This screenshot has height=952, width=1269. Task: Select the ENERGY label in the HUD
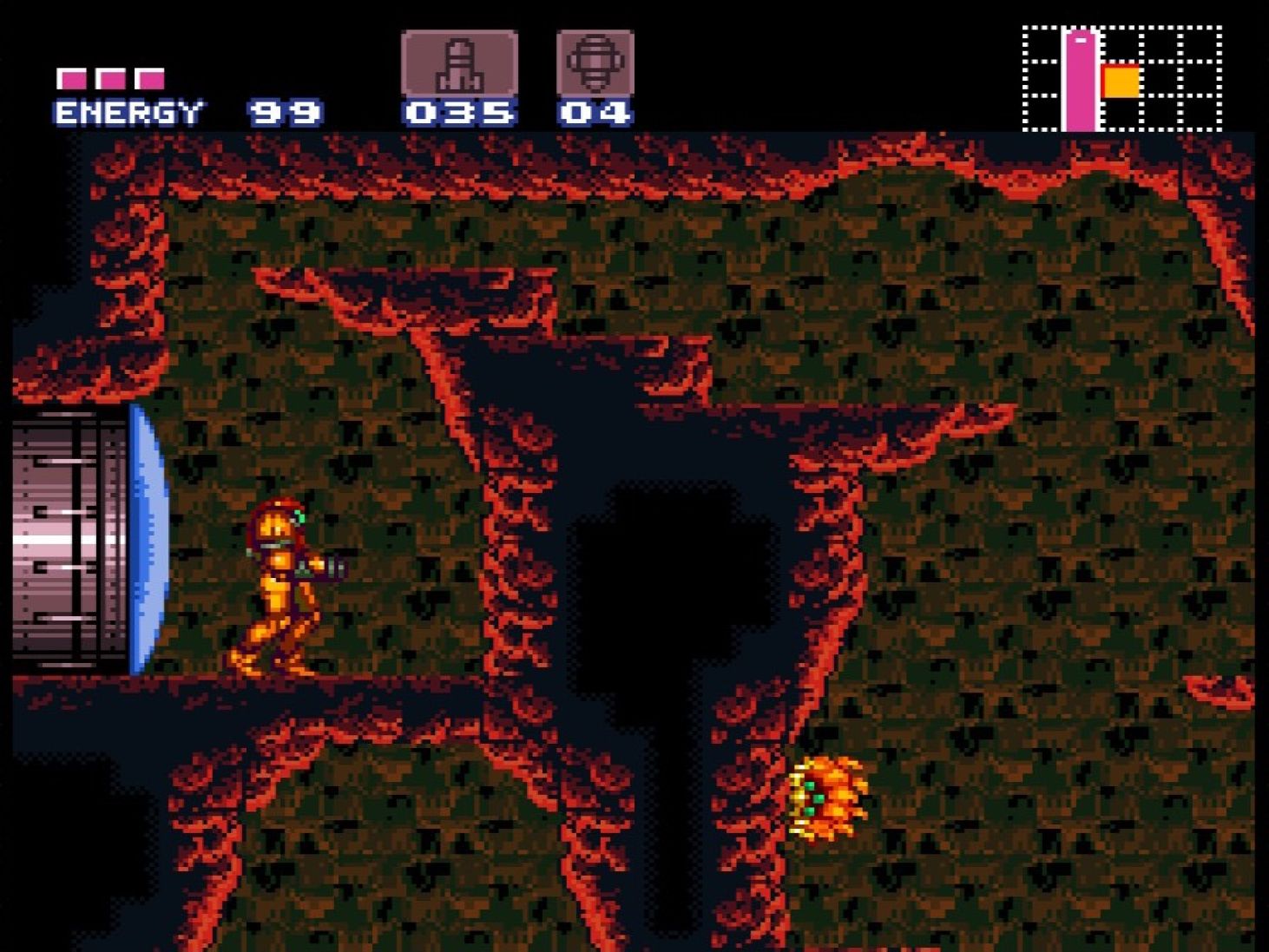pos(127,111)
